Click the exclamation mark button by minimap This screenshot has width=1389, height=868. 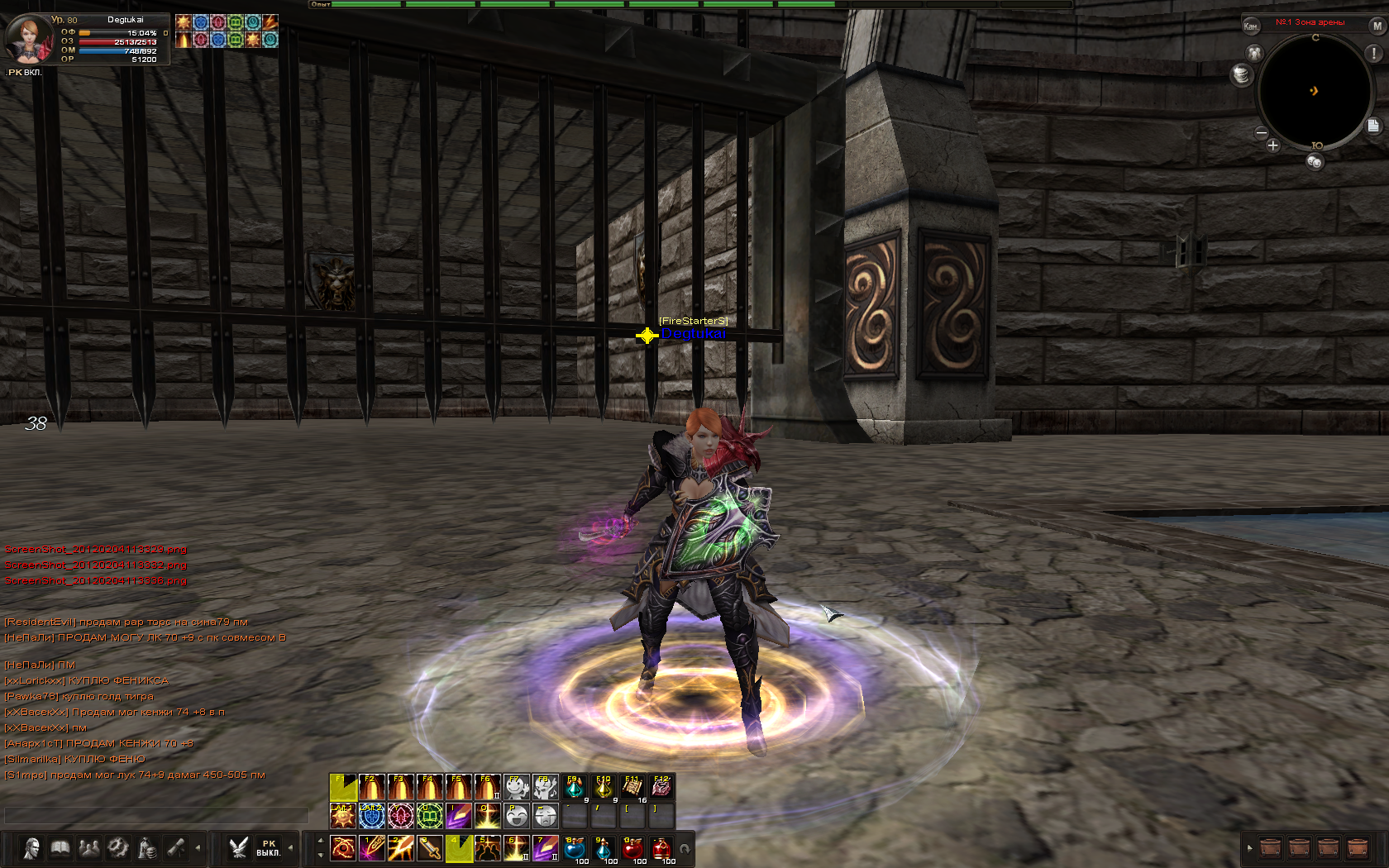(x=1373, y=53)
